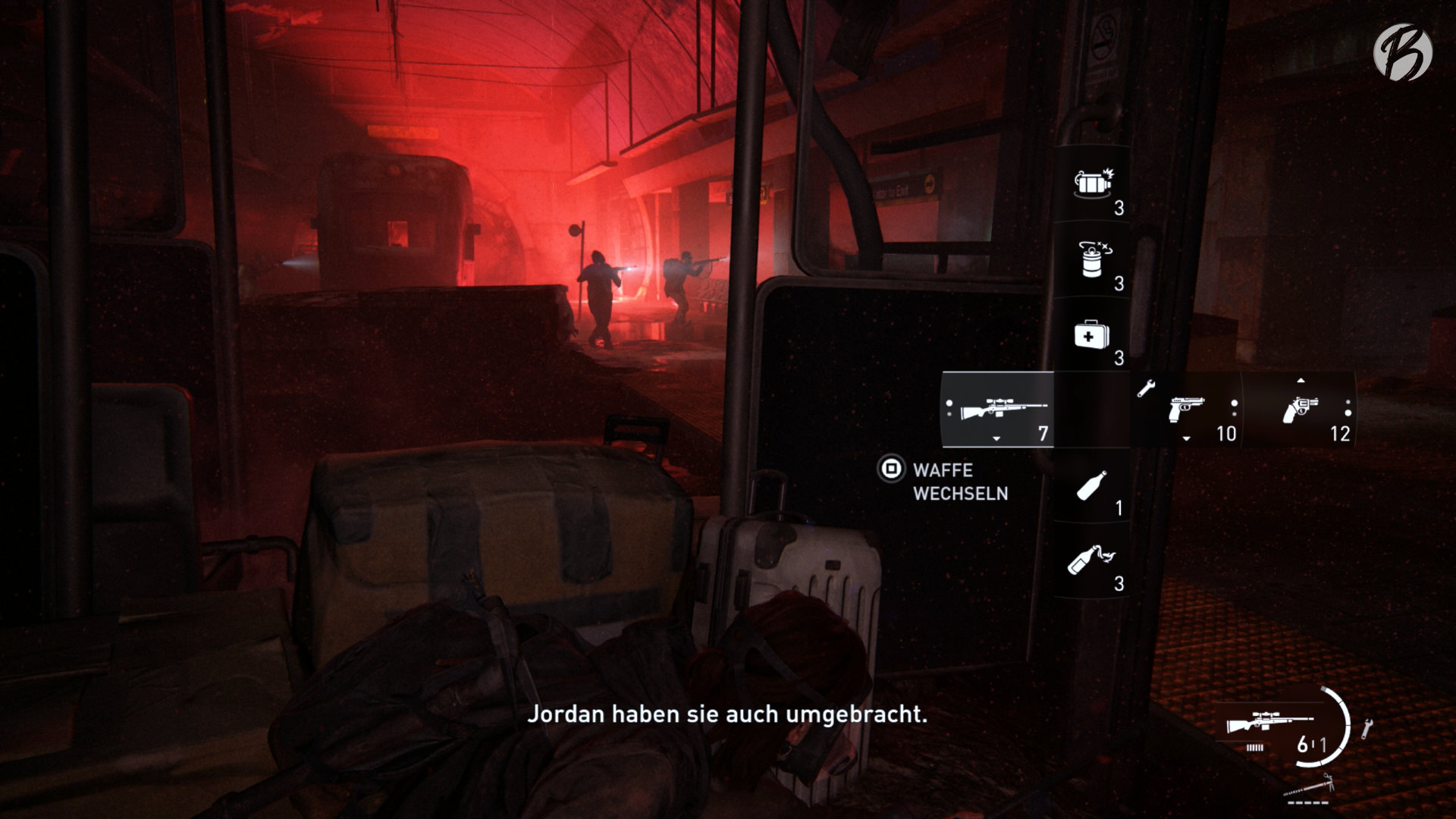Choose the empty glass bottle slot
Viewport: 1456px width, 819px height.
pos(1091,486)
